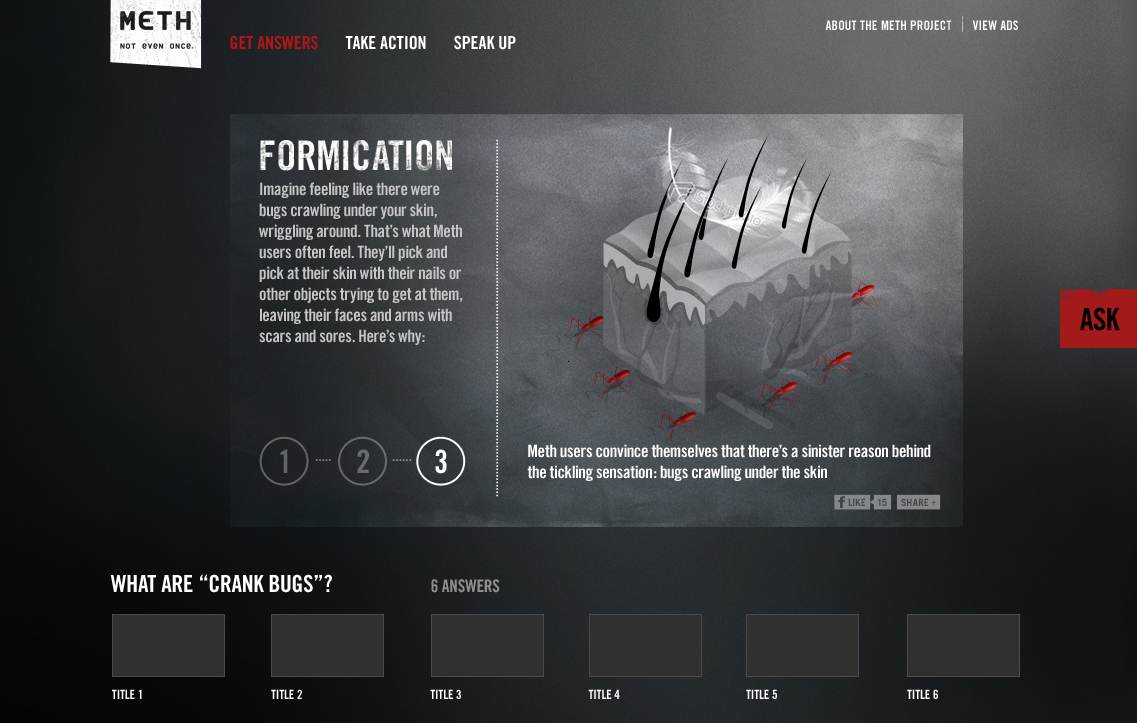The image size is (1137, 723).
Task: Choose the highlighted step 3 circle
Action: point(441,461)
